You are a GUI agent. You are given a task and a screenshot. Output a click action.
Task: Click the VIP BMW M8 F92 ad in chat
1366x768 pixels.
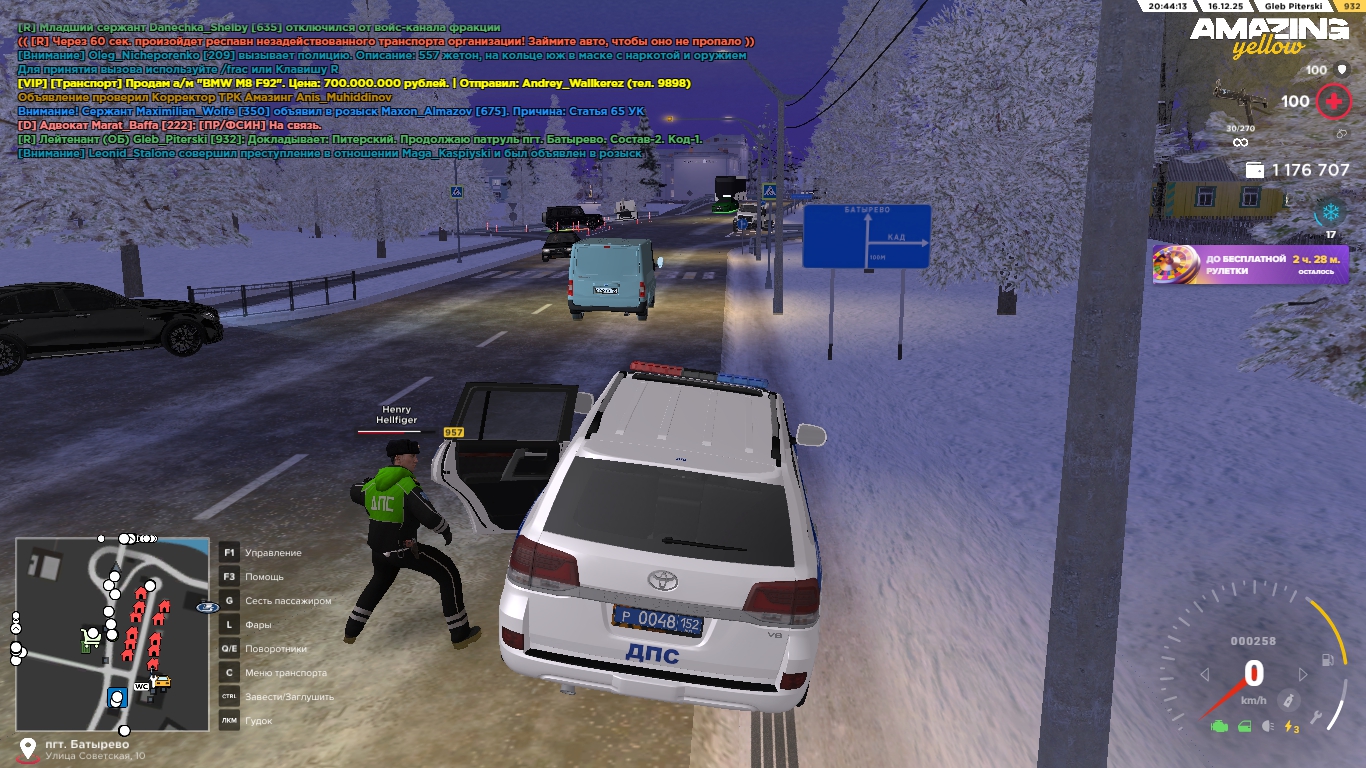[354, 84]
